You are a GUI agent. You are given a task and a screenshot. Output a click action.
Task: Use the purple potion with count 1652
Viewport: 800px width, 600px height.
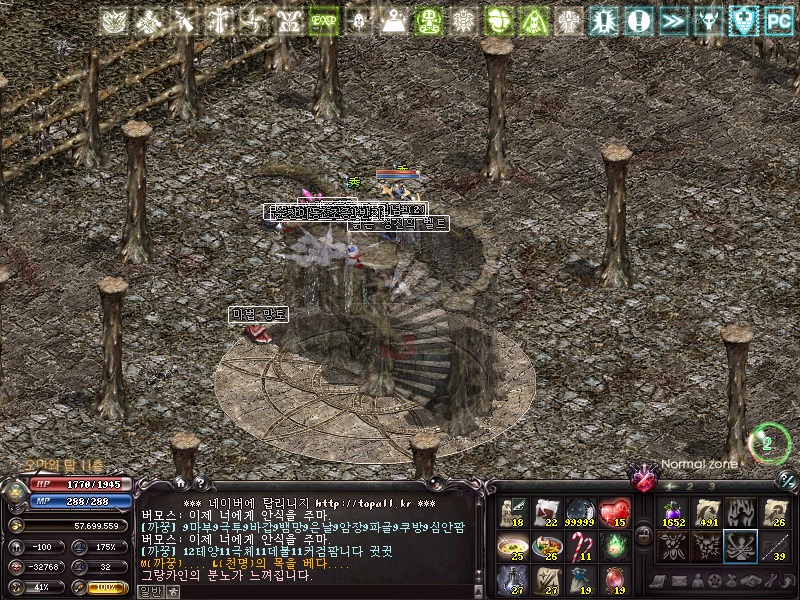[670, 512]
